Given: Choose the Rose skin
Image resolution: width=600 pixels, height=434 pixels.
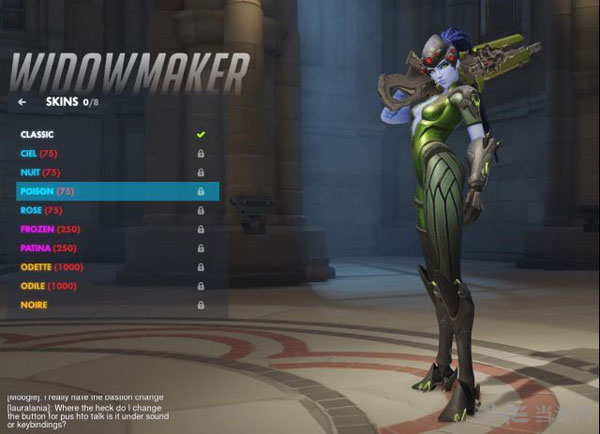Looking at the screenshot, I should tap(42, 210).
